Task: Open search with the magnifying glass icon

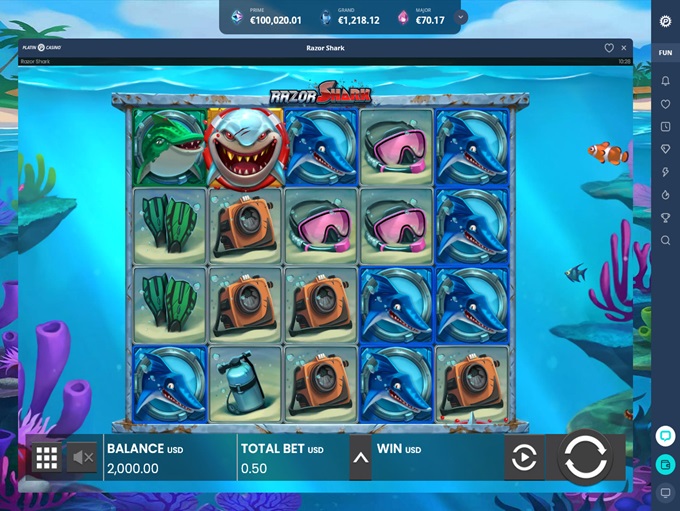Action: point(665,241)
